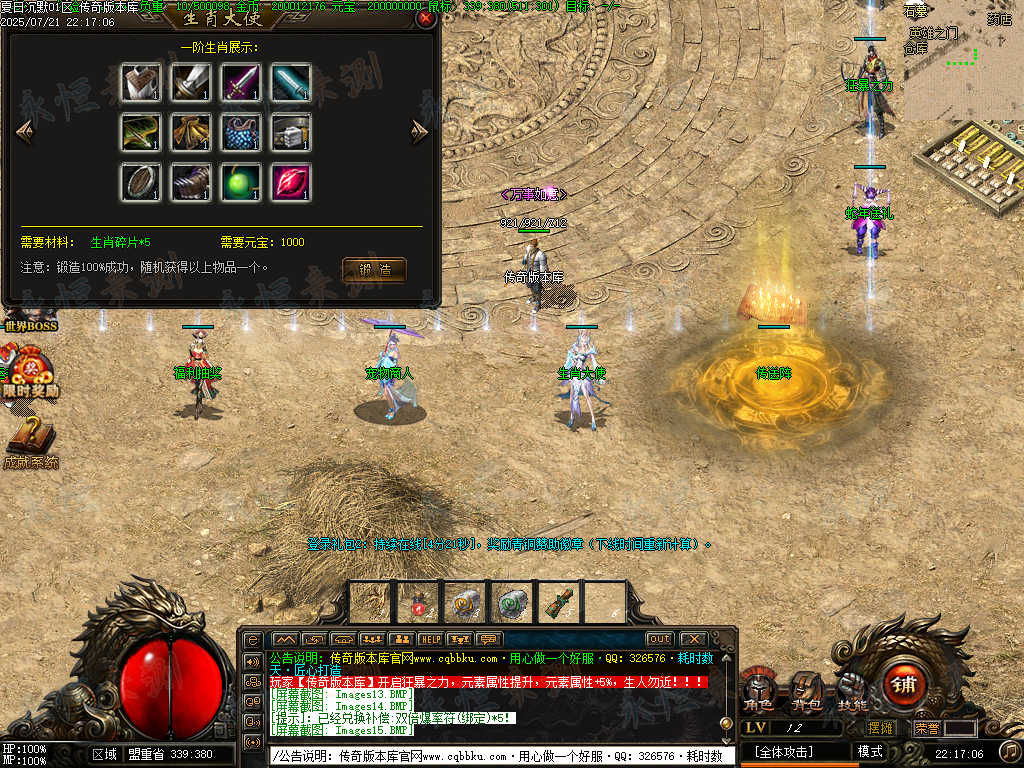Open the 背包 backpack
This screenshot has width=1024, height=768.
805,691
